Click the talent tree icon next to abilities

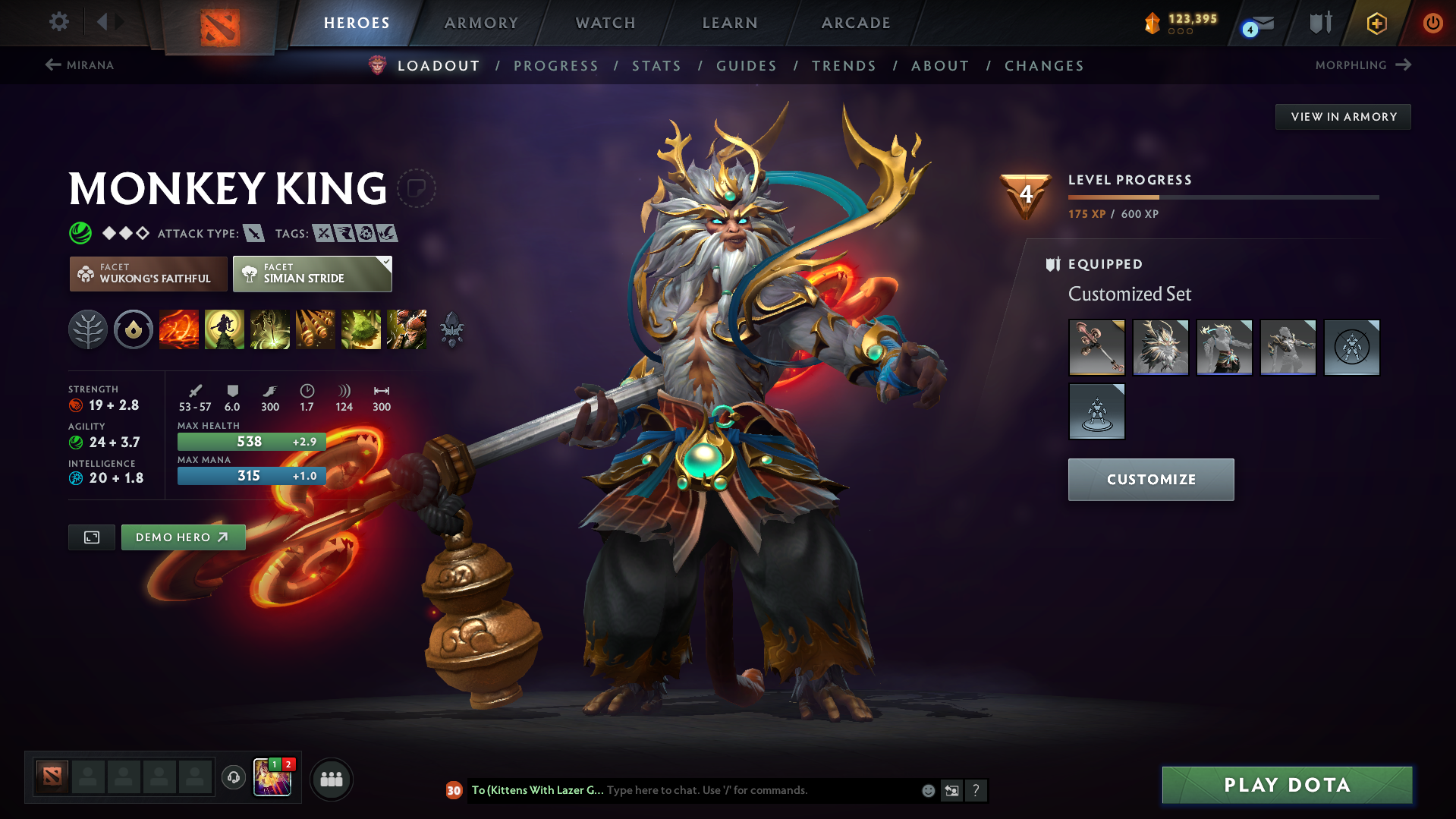(88, 329)
